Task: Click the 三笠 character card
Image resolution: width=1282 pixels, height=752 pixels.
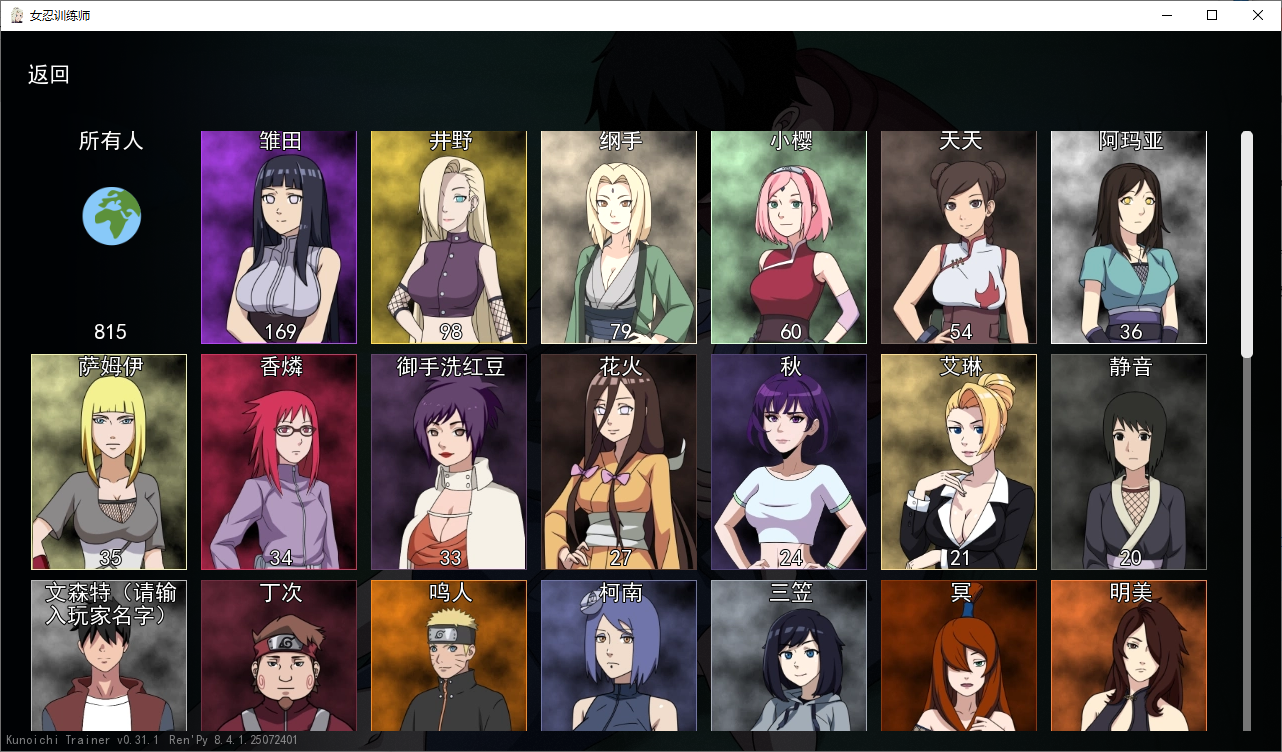Action: [x=789, y=660]
